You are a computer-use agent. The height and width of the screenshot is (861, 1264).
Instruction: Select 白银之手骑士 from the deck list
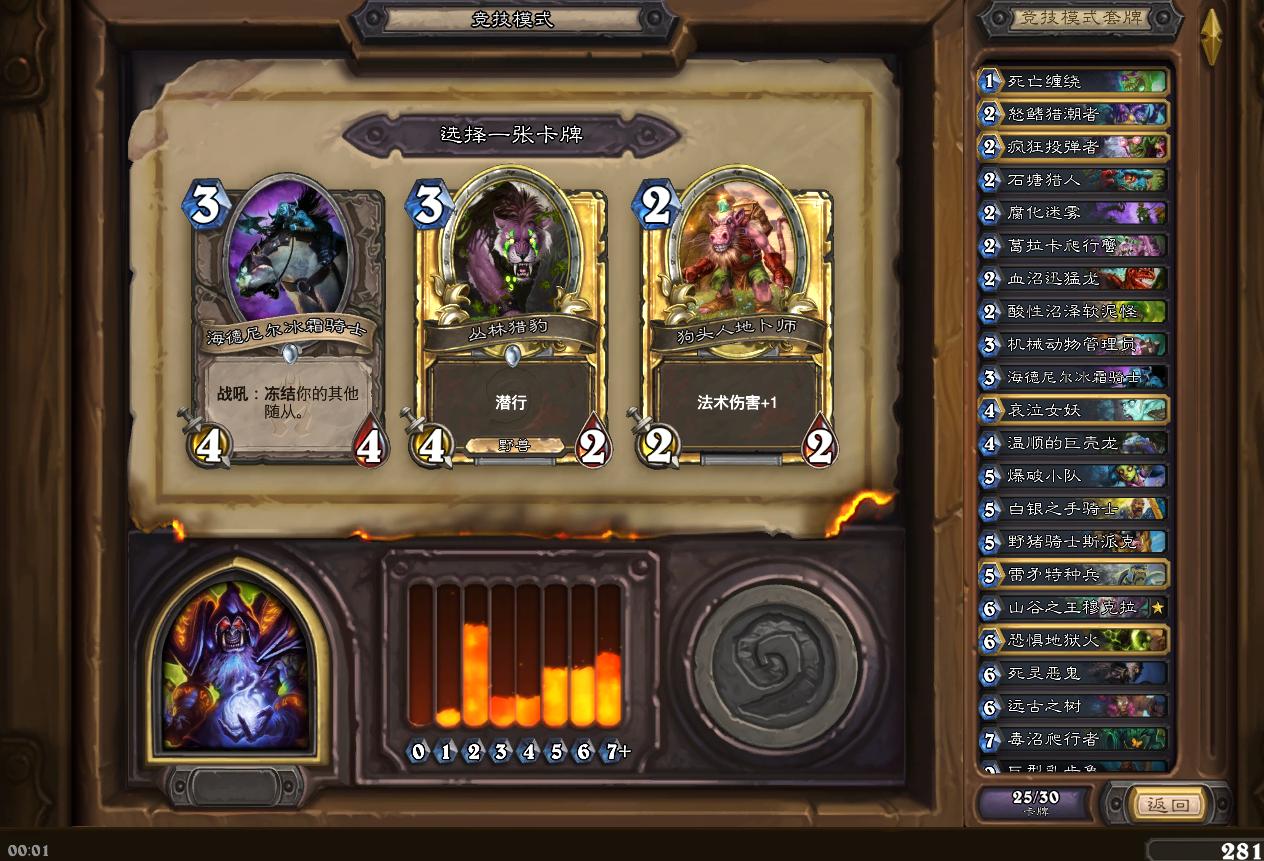click(1072, 509)
